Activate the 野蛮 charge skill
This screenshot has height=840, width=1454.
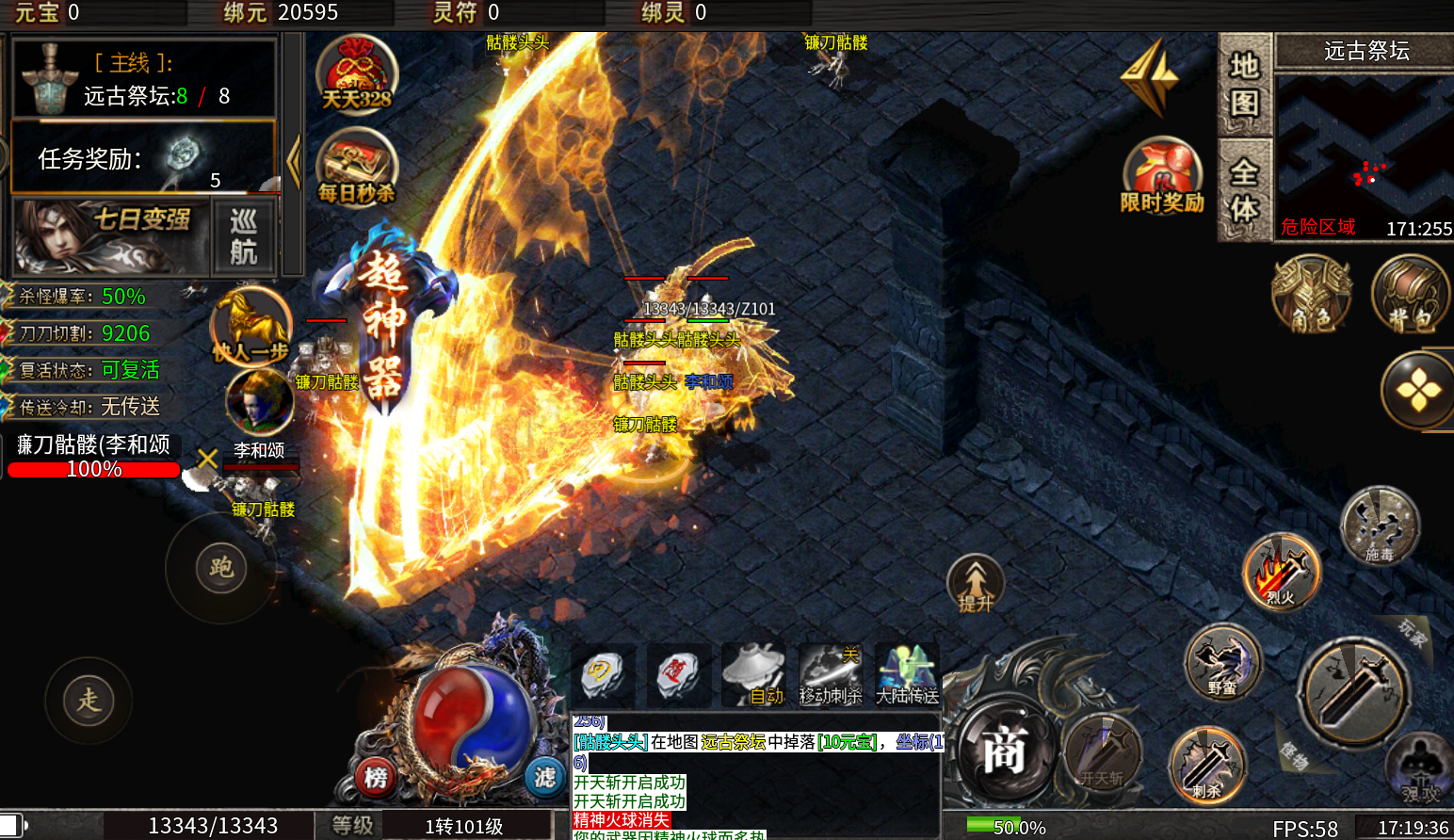pos(1222,662)
